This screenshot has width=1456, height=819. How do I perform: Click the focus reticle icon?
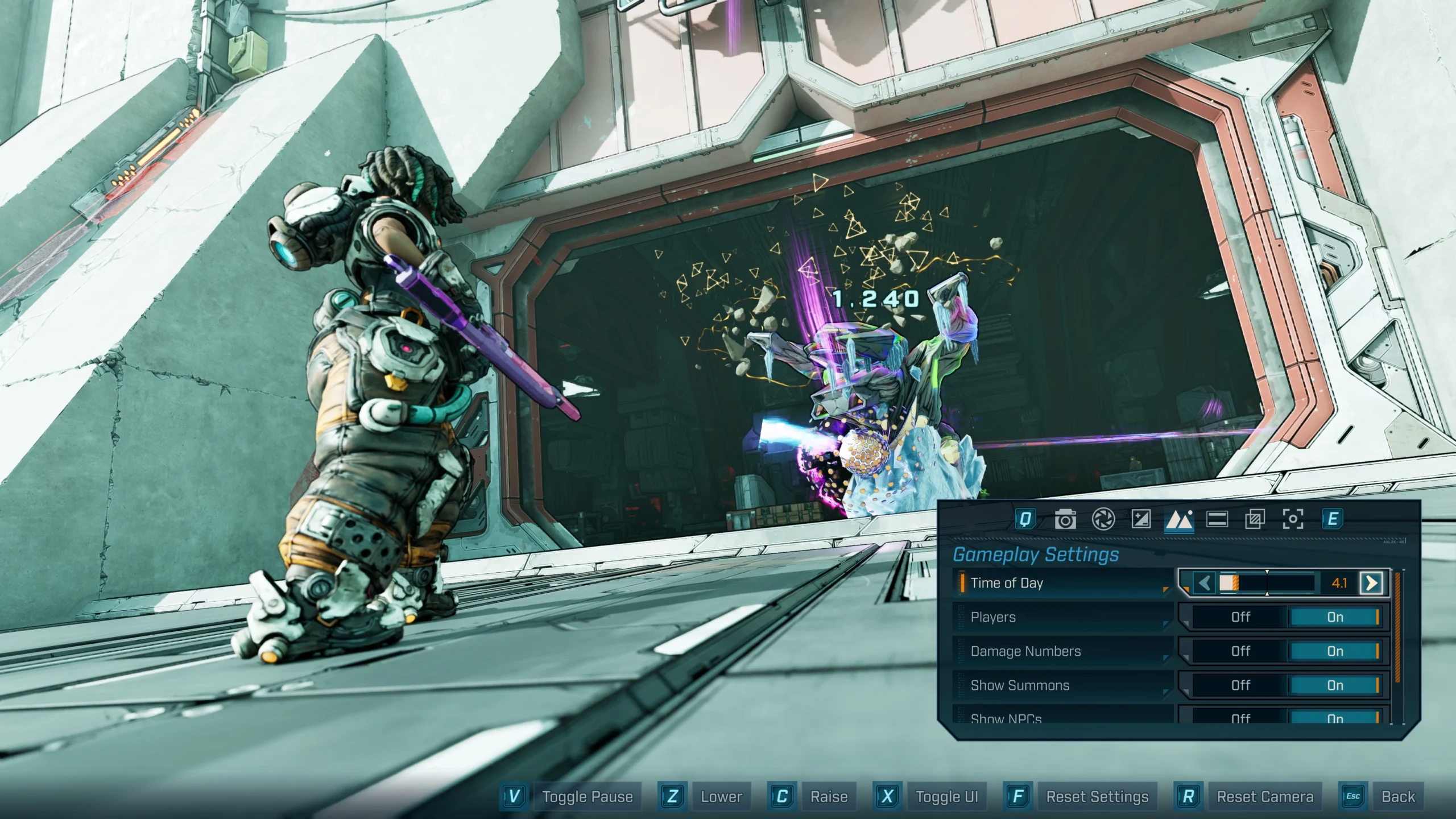pos(1293,519)
